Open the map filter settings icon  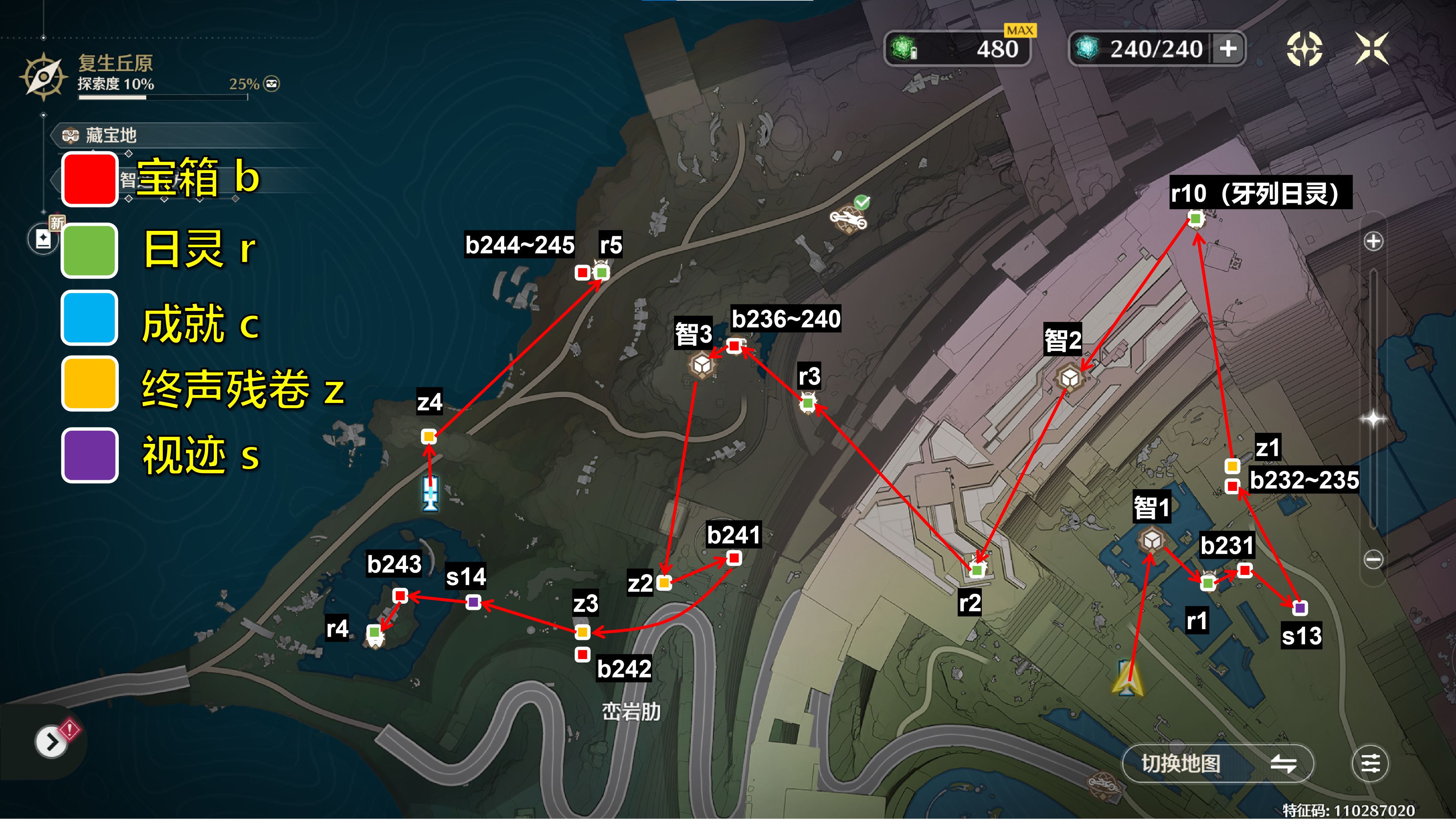[1370, 764]
